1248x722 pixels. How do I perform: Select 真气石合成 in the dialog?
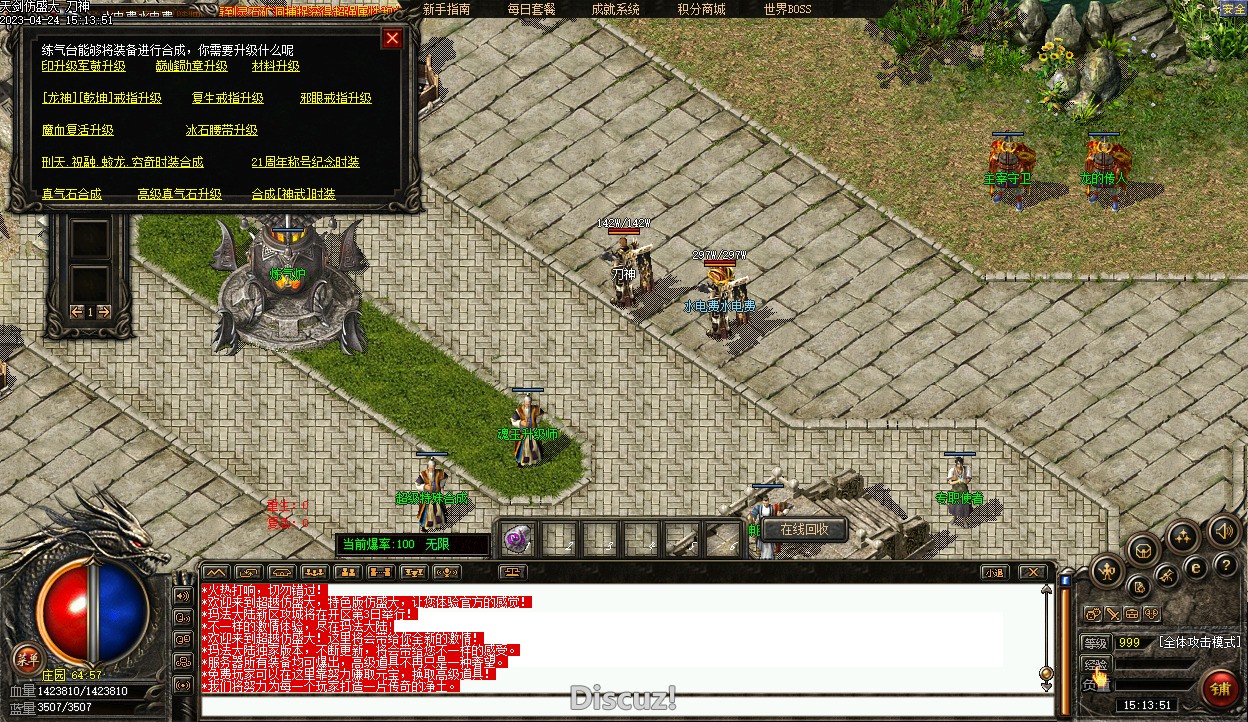coord(71,194)
